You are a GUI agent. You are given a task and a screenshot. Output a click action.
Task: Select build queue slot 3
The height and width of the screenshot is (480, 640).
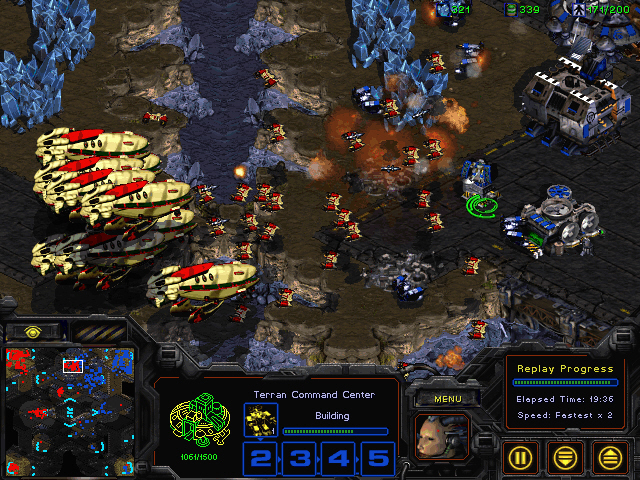point(299,459)
